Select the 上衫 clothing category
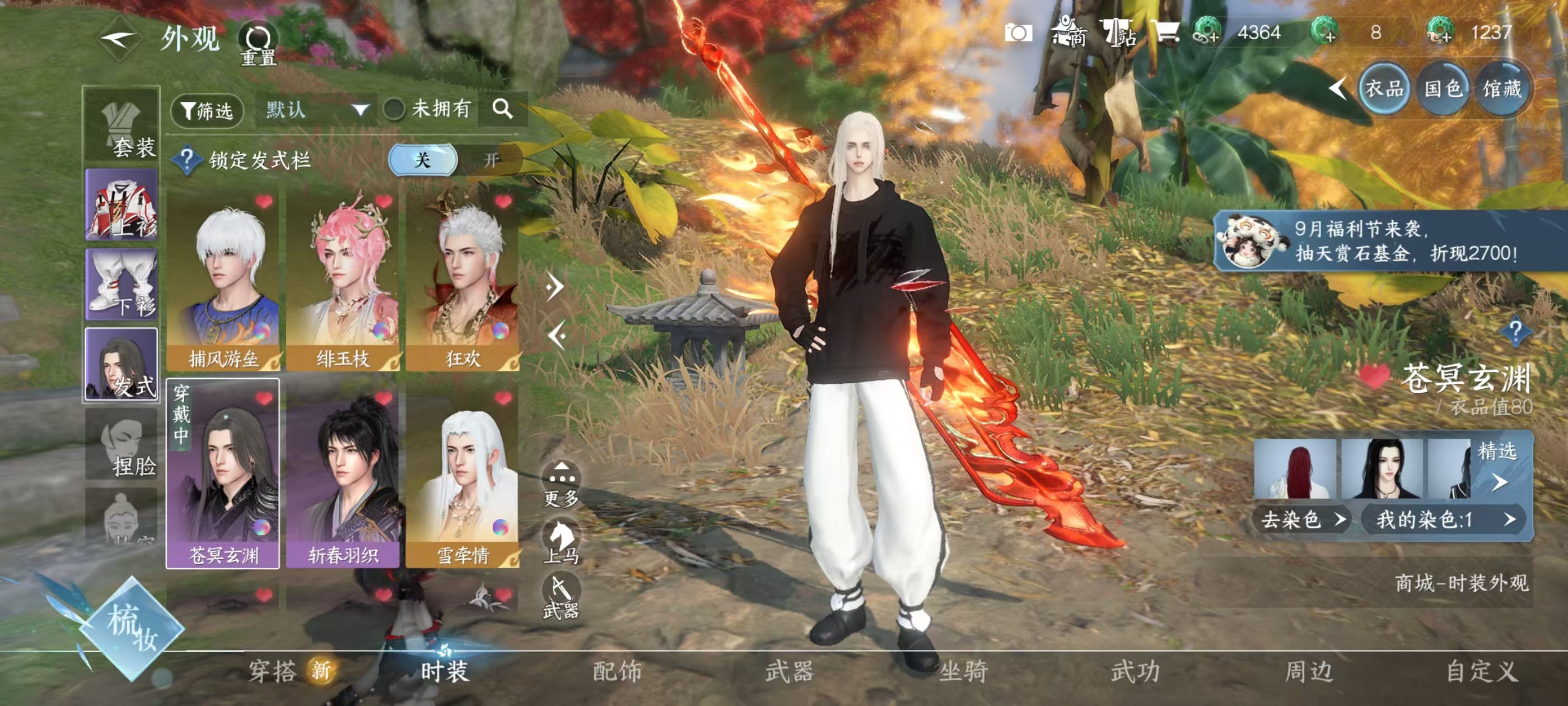The image size is (1568, 706). (122, 205)
